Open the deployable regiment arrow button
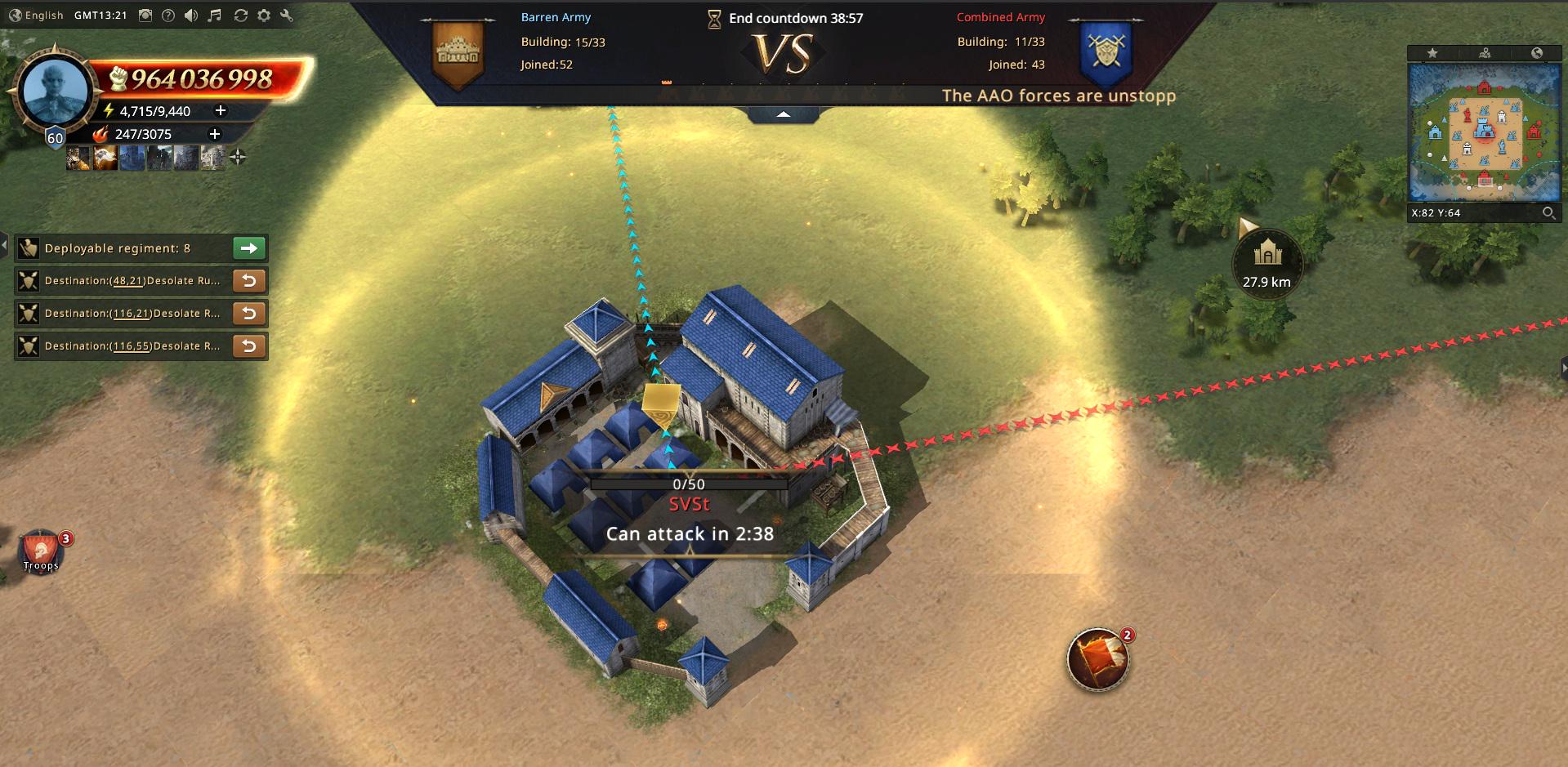The image size is (1568, 767). pyautogui.click(x=249, y=248)
